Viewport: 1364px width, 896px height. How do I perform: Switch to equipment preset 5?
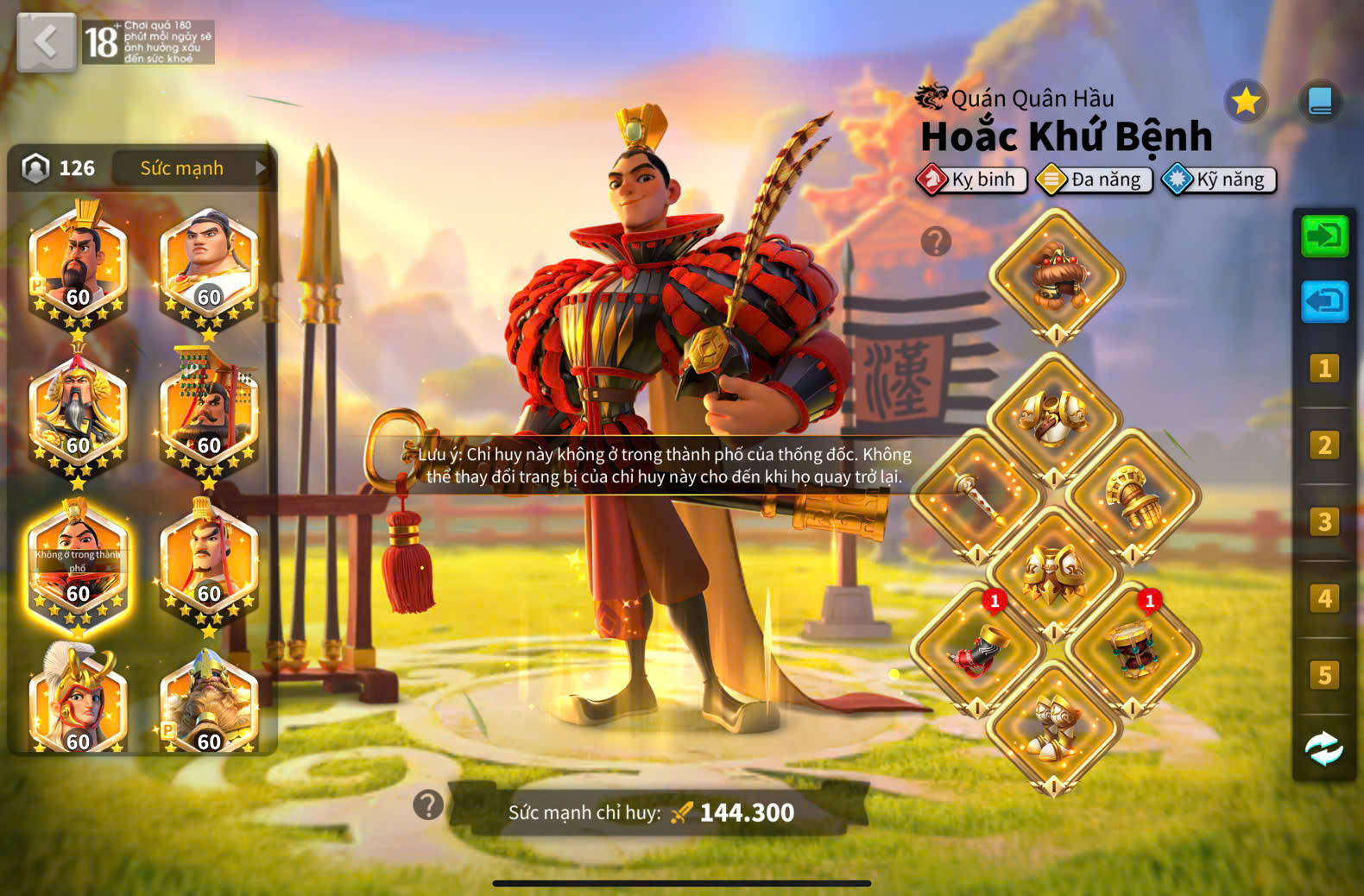1324,675
